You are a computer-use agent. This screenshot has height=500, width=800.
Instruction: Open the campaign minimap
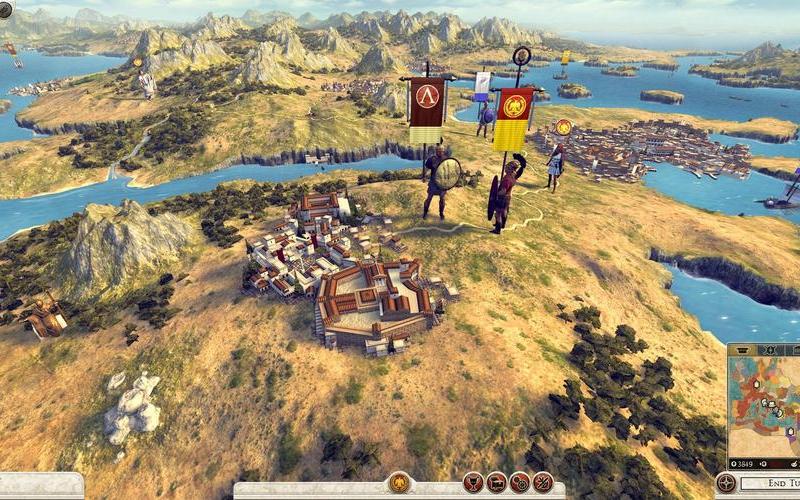(764, 400)
